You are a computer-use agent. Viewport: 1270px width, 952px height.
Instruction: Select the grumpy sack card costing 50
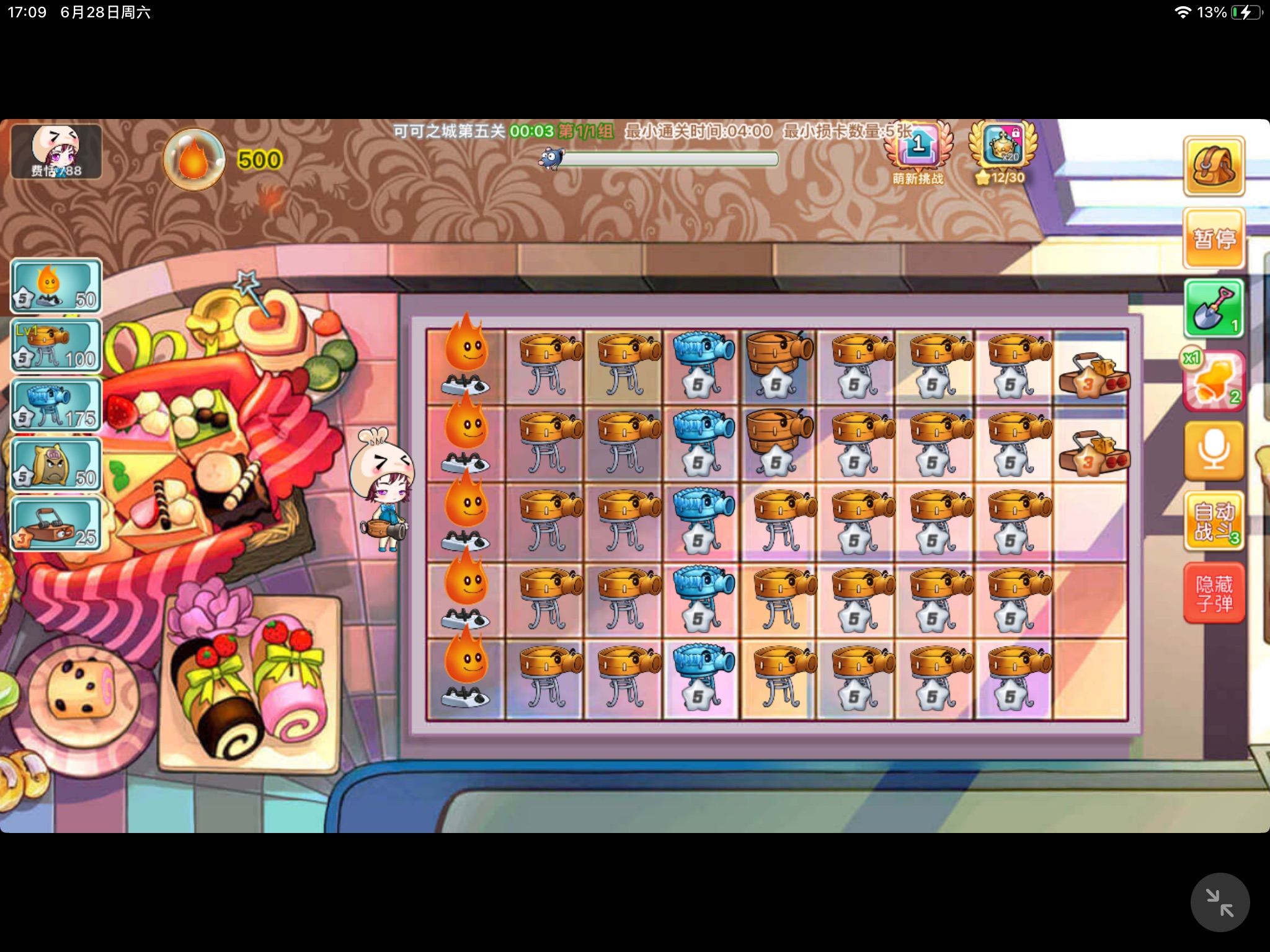pos(56,464)
